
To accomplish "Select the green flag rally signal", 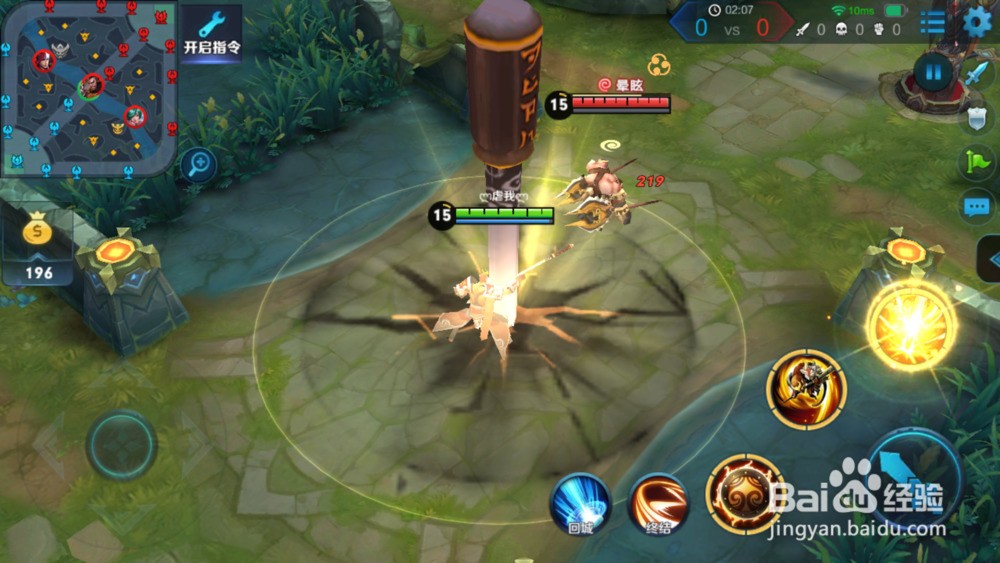I will [977, 161].
